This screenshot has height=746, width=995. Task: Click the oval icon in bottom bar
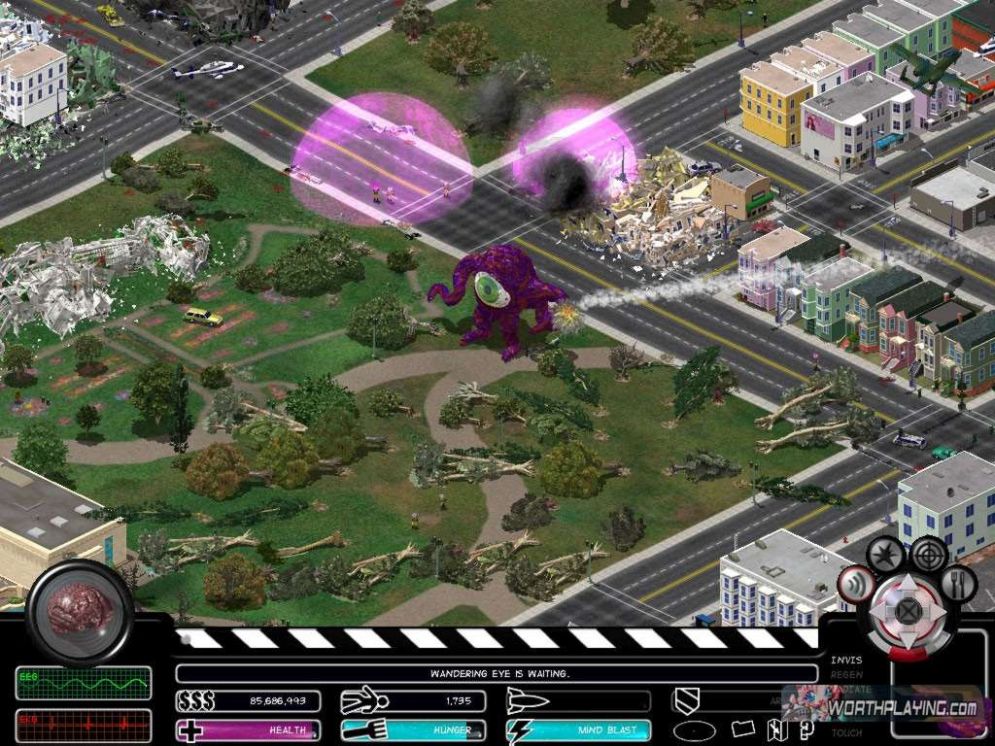pyautogui.click(x=694, y=730)
